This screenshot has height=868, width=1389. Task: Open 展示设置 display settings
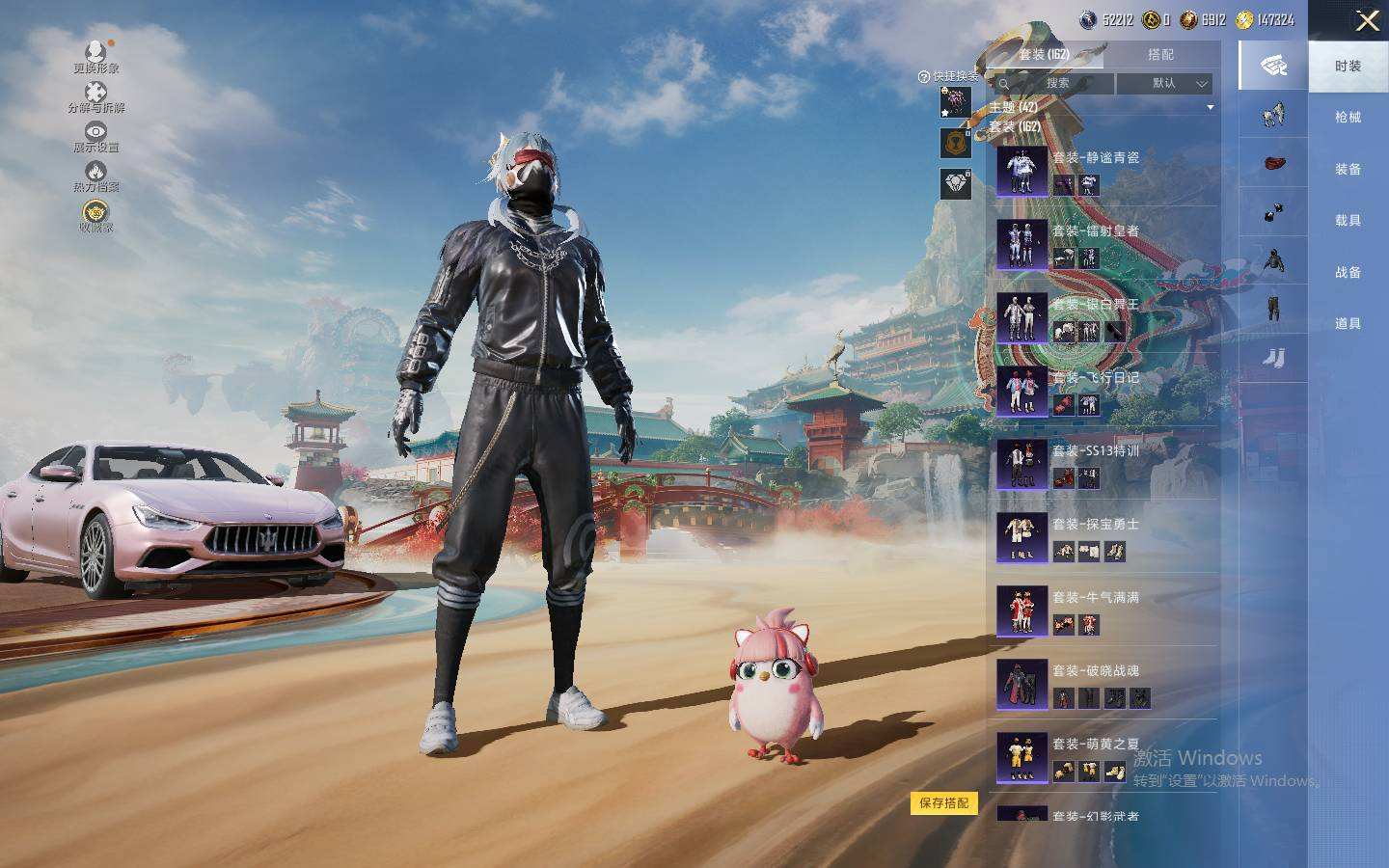[x=95, y=136]
